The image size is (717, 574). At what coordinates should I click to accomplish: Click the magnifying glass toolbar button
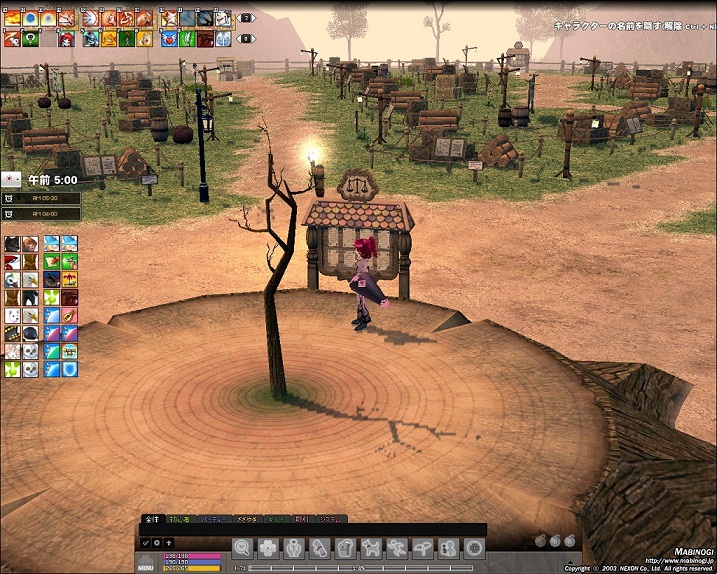point(242,547)
